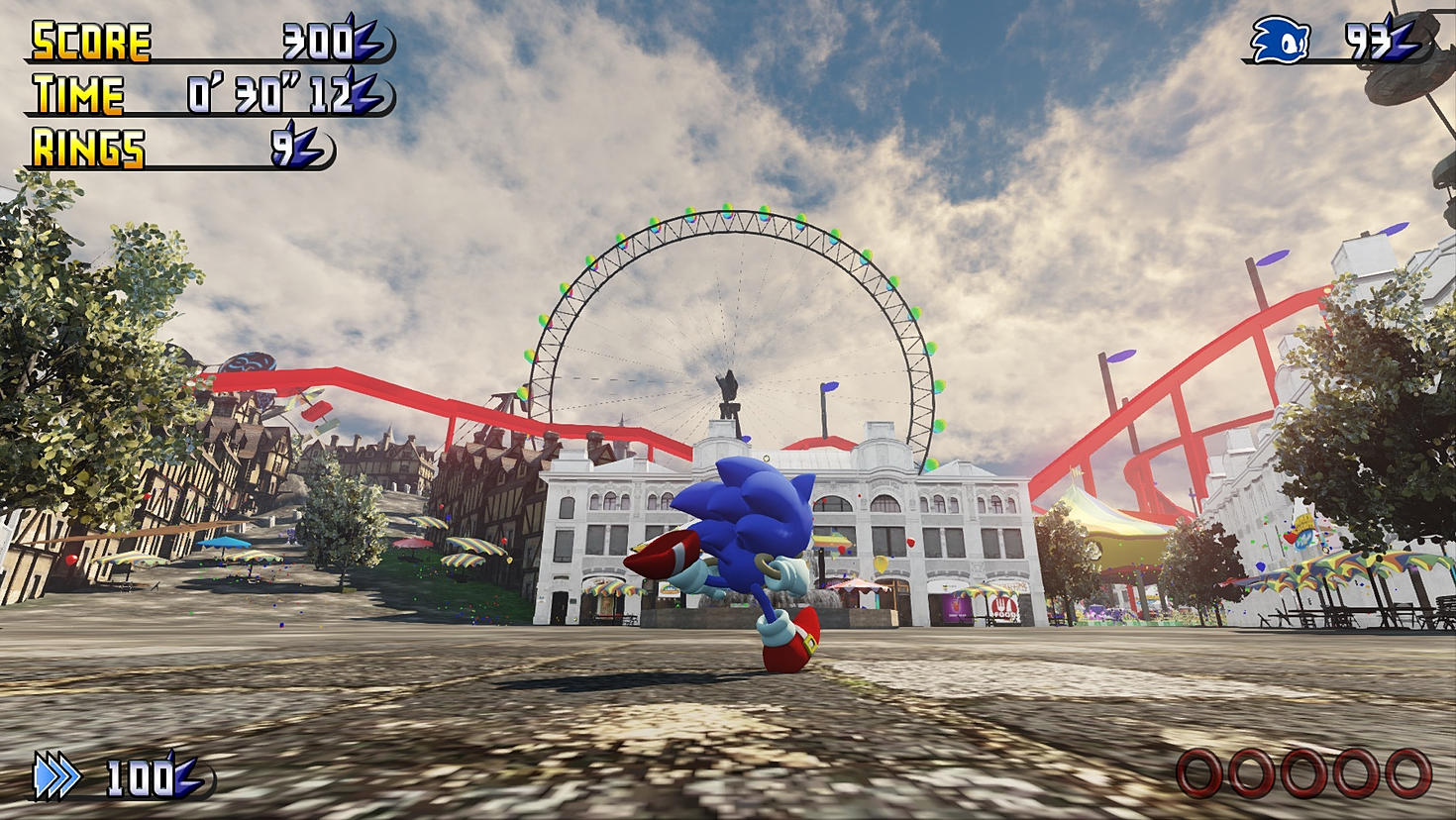The height and width of the screenshot is (820, 1456).
Task: Click the Sonic head lives icon
Action: click(x=1280, y=41)
